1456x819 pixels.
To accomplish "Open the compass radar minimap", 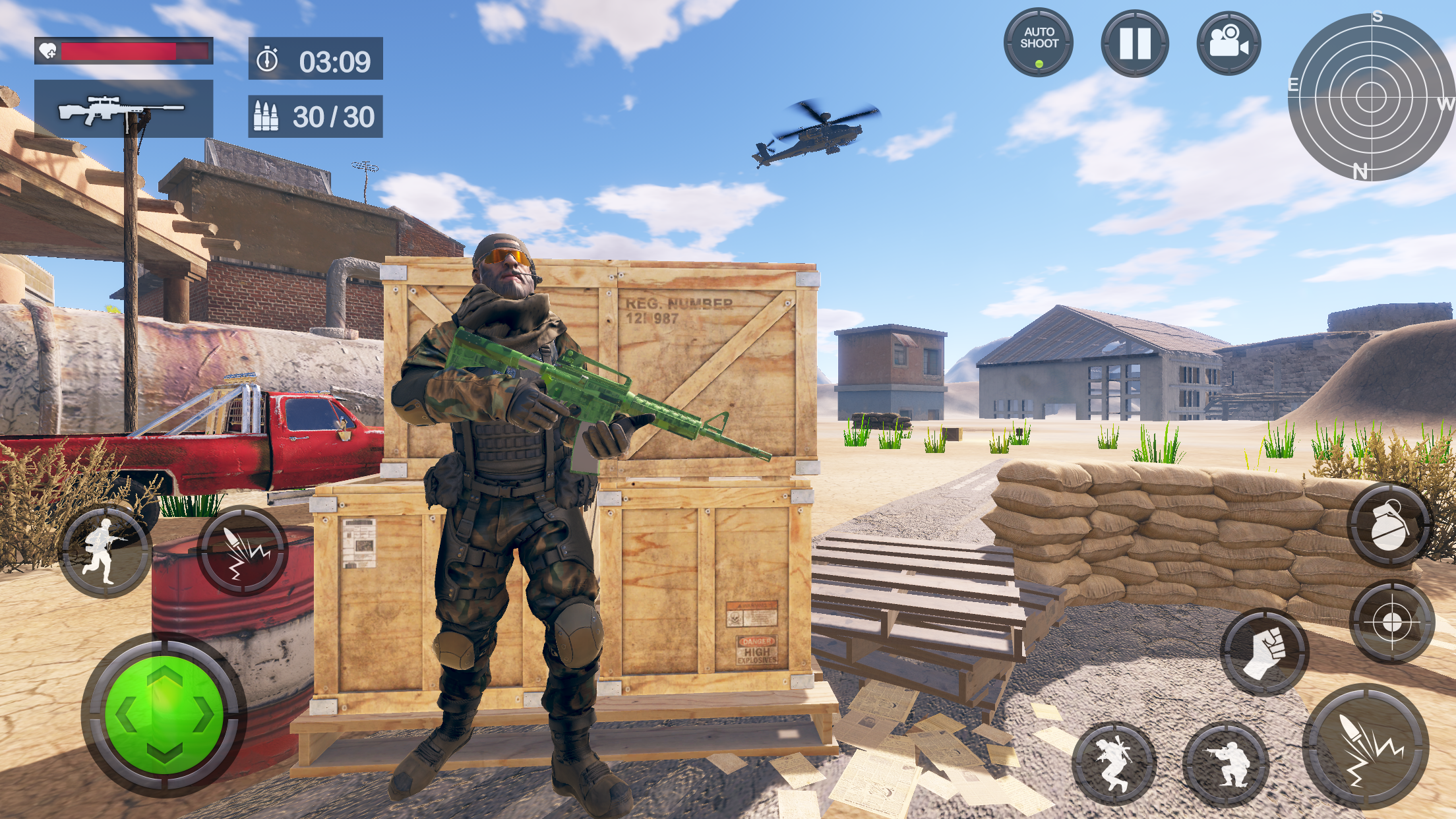I will point(1370,97).
